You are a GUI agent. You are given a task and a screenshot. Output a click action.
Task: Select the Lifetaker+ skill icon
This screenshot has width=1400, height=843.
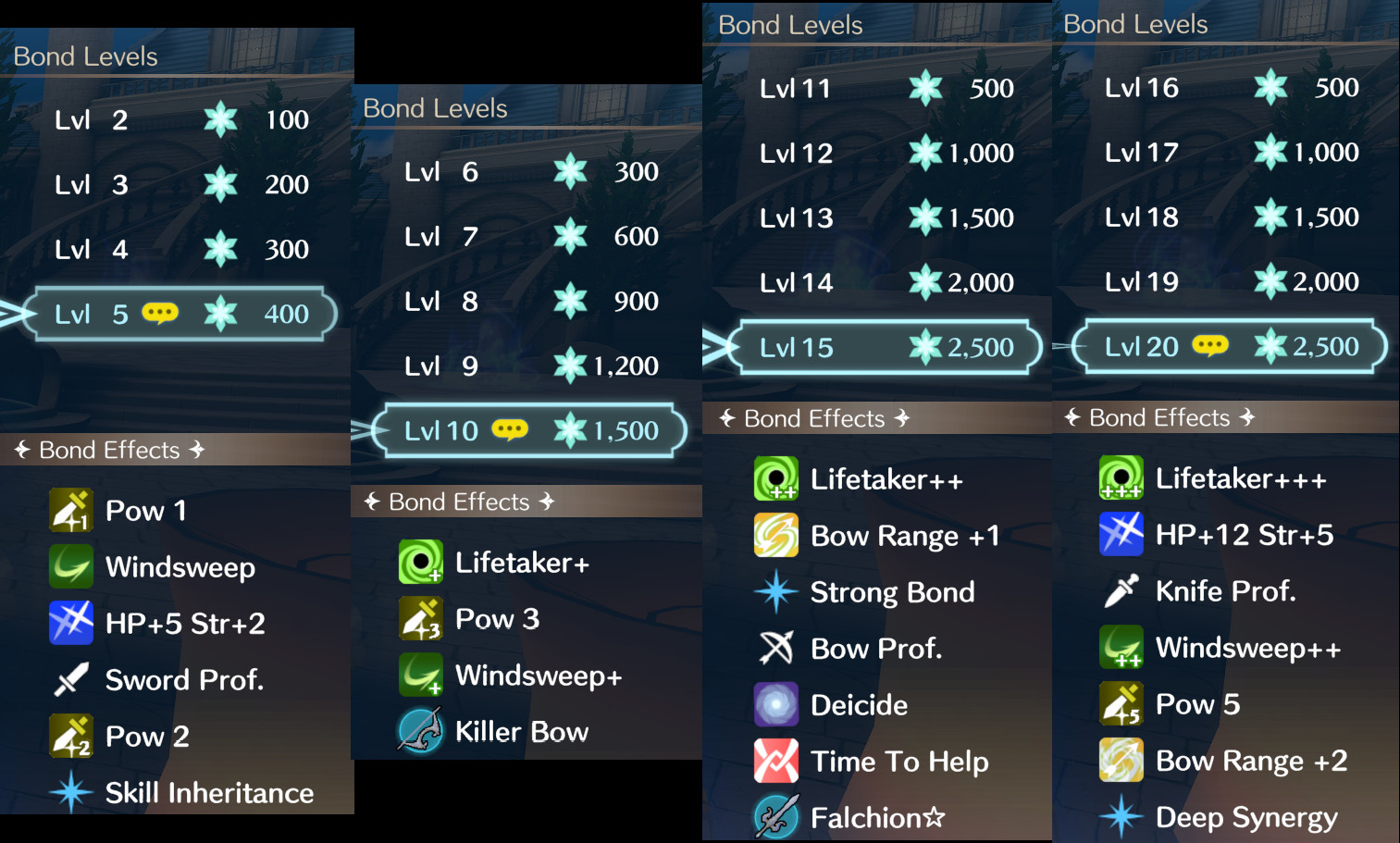point(421,562)
